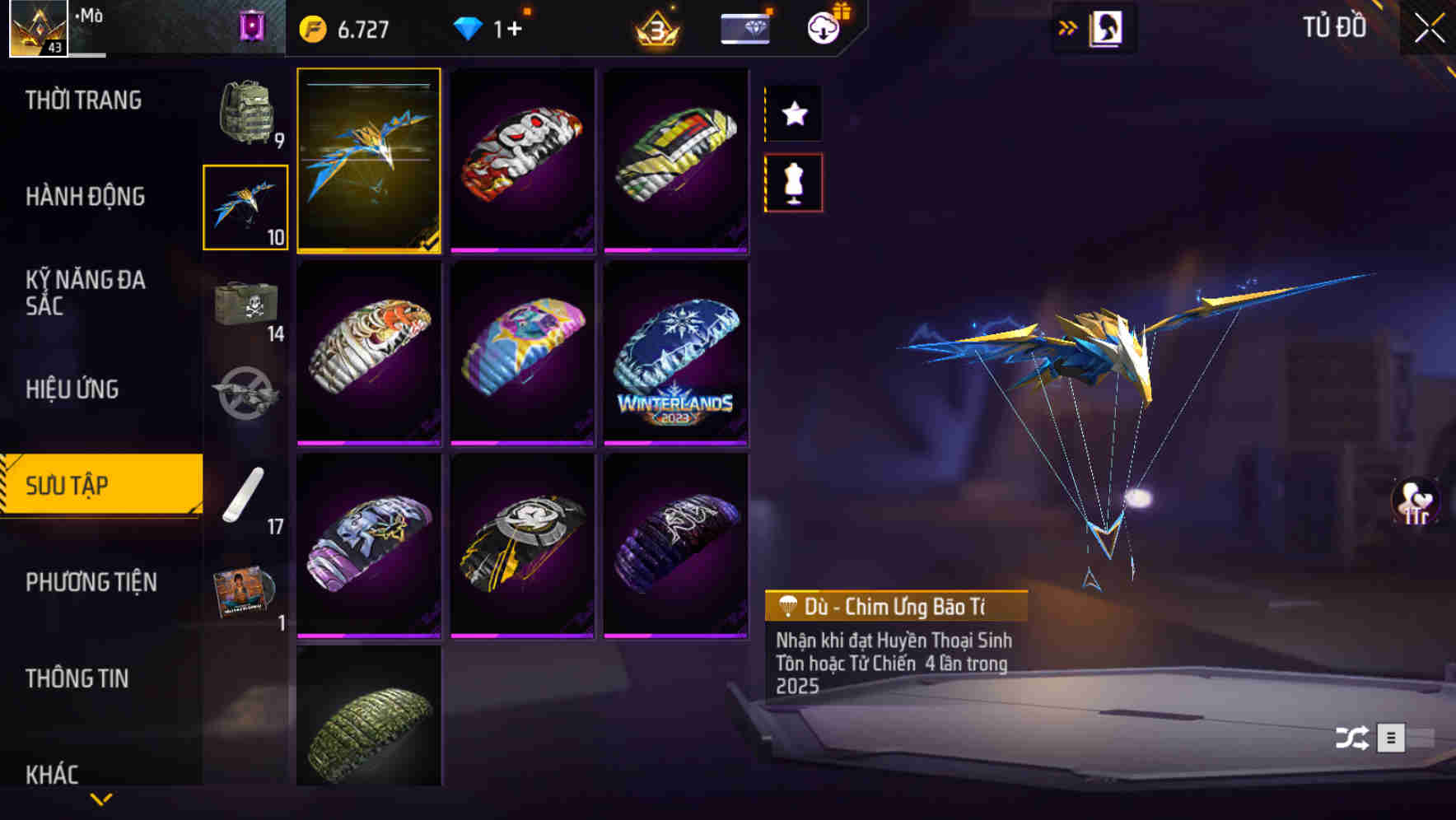Screen dimensions: 1456x820
Task: Open the parachute category icon
Action: (x=245, y=204)
